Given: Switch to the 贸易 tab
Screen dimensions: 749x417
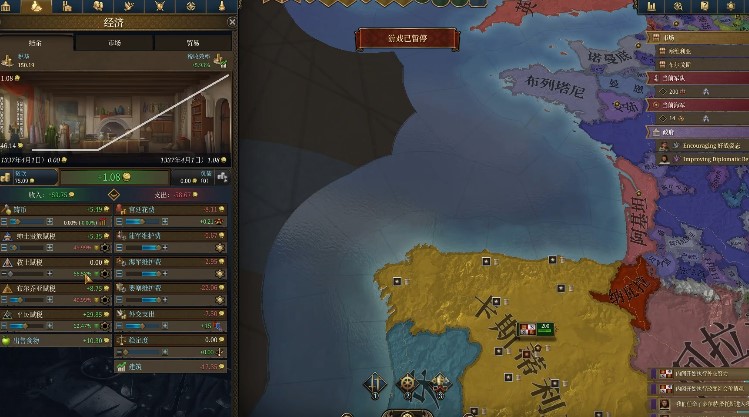Looking at the screenshot, I should pos(191,43).
